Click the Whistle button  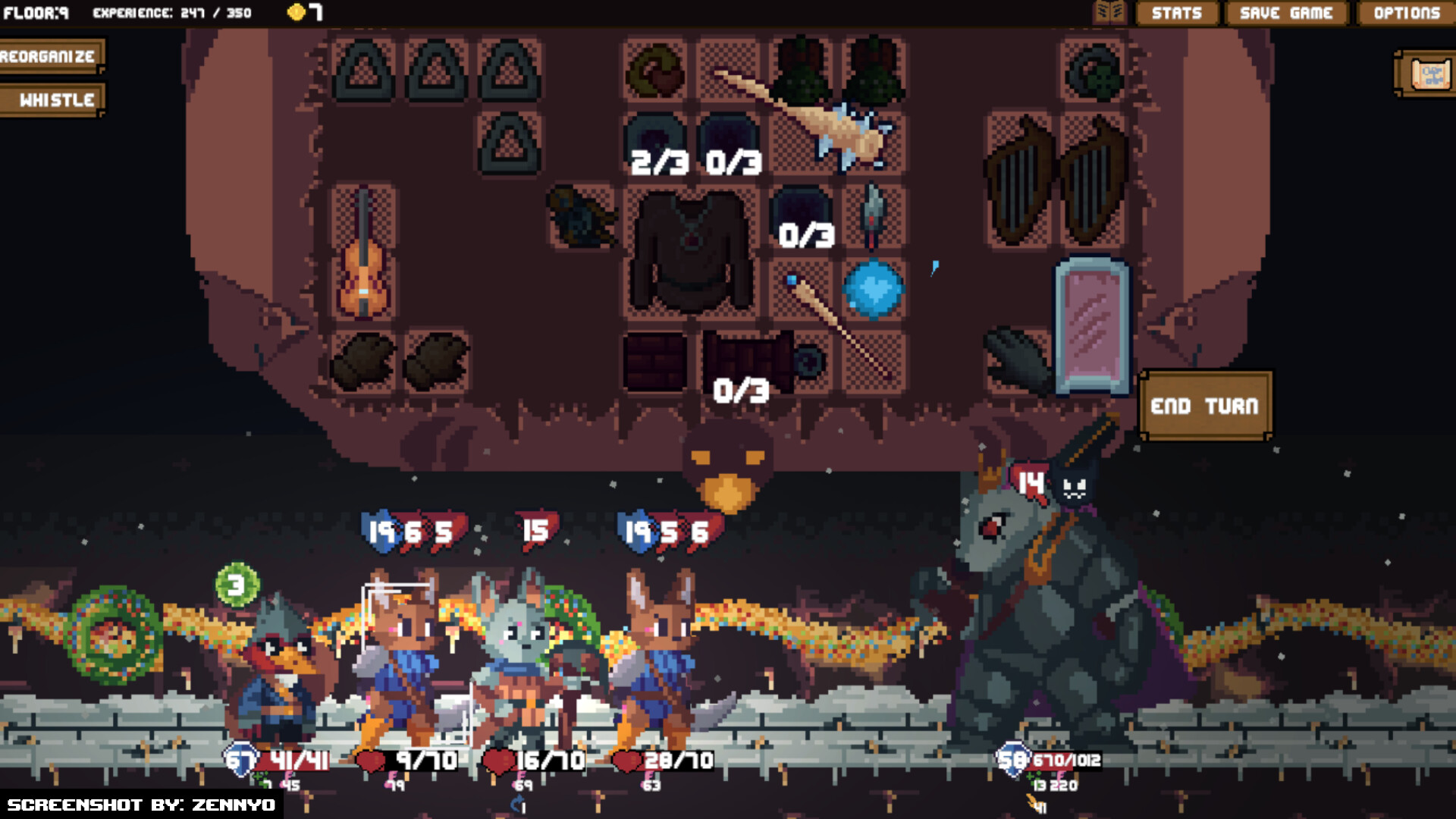(52, 99)
